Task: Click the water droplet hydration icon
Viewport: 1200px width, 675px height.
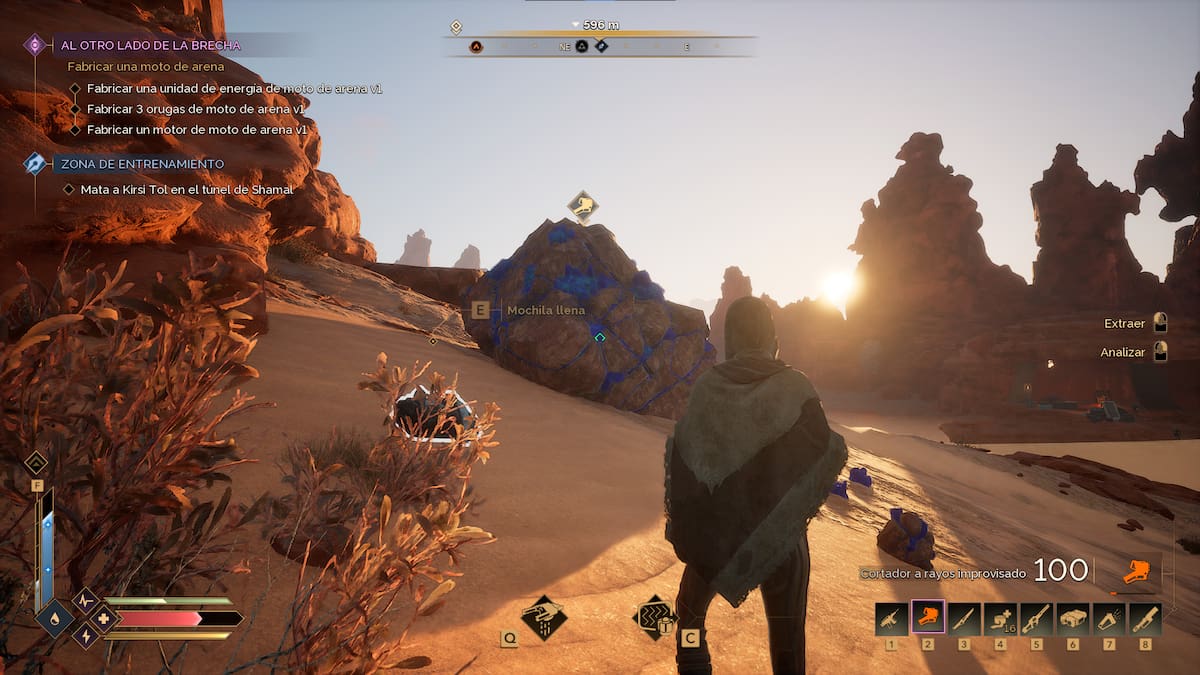Action: click(53, 618)
